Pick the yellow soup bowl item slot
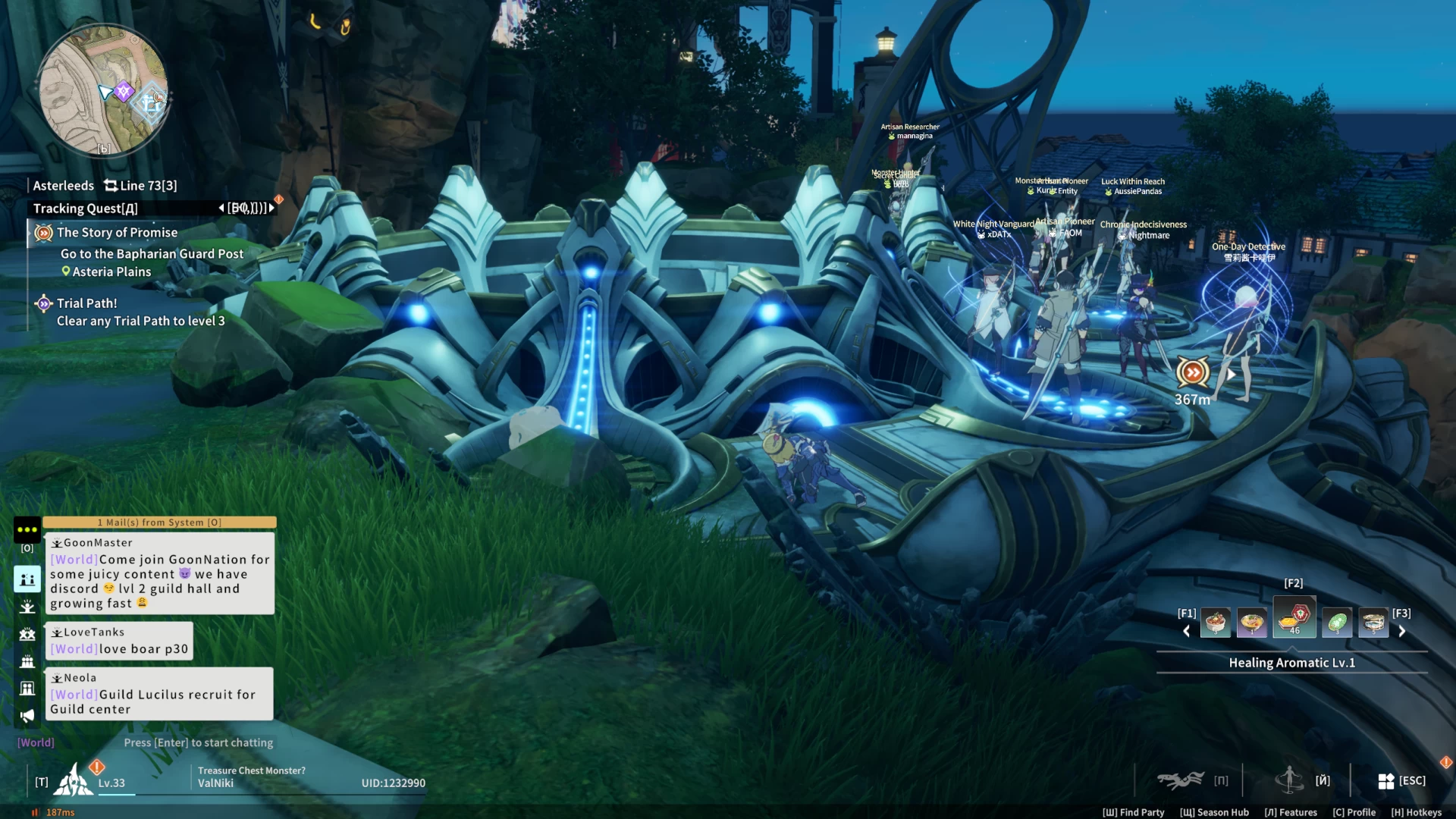This screenshot has width=1456, height=819. 1252,623
